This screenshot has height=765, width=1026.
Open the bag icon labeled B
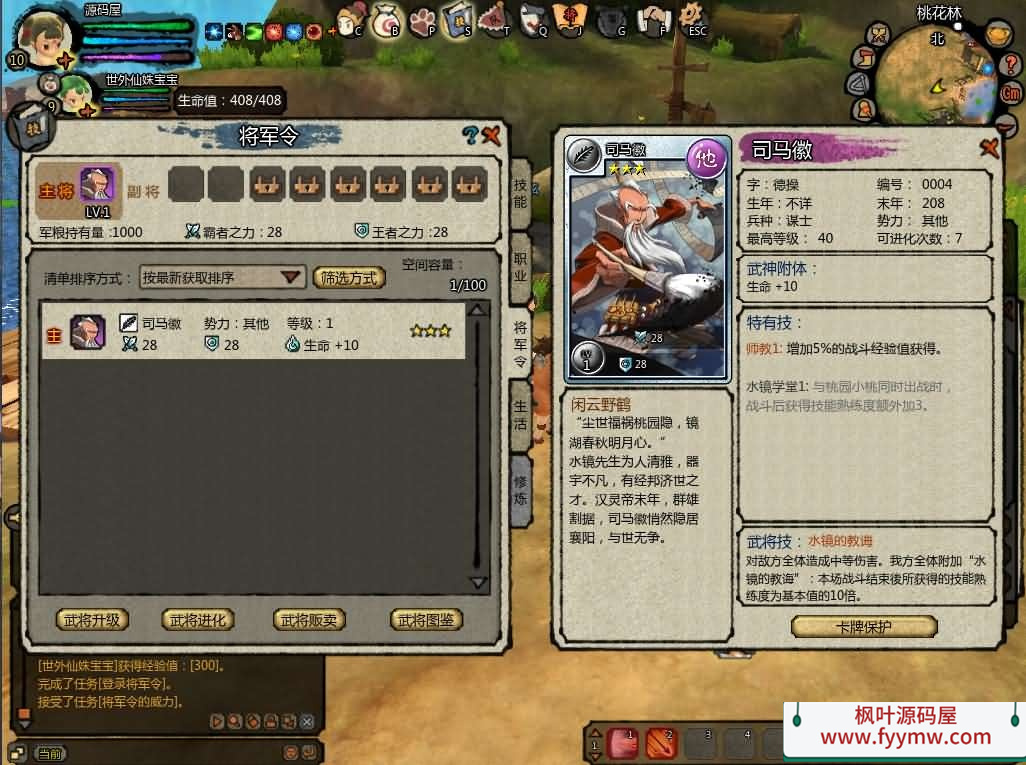click(x=385, y=20)
